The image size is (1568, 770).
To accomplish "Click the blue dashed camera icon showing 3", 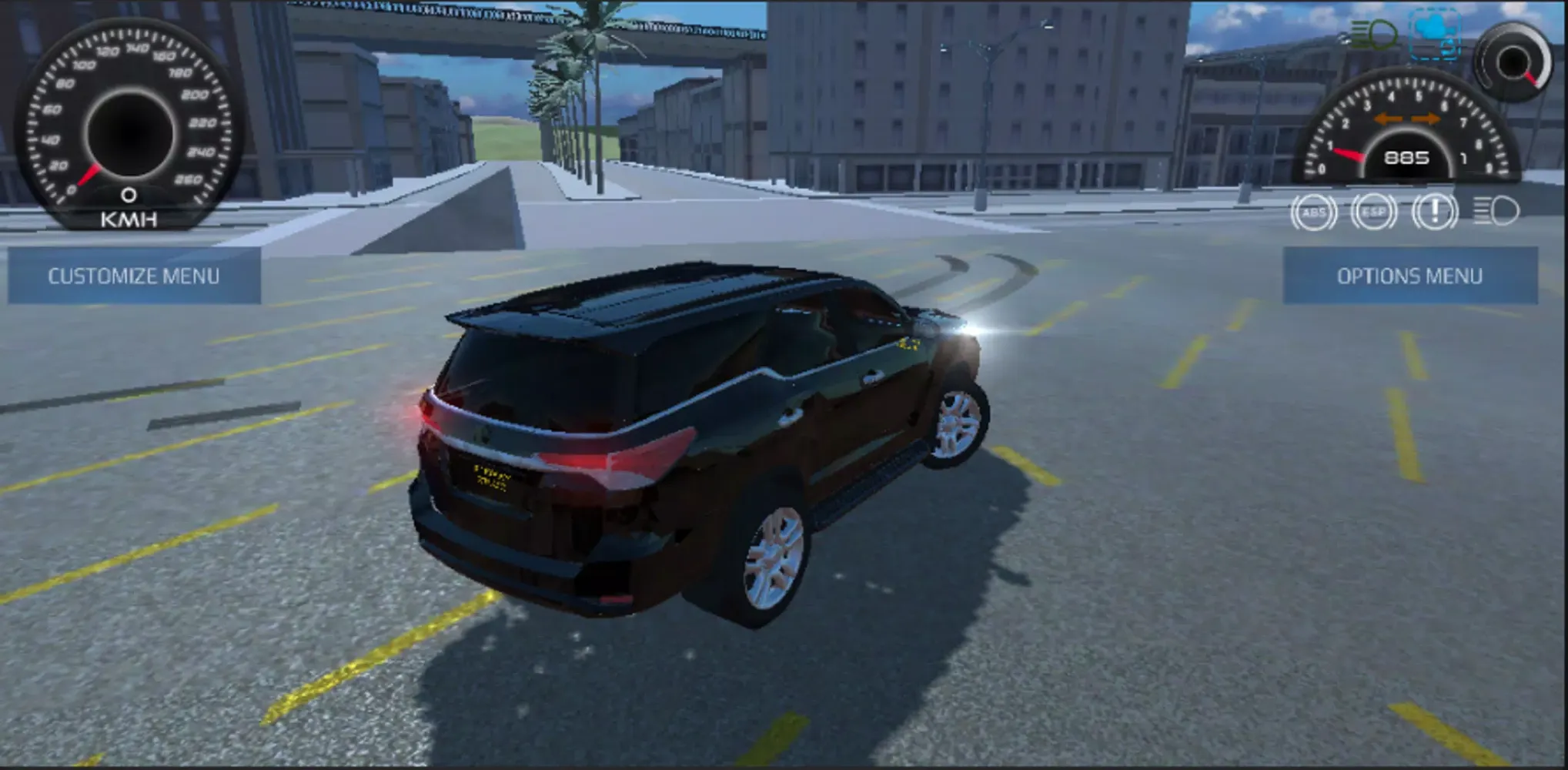I will pos(1435,35).
